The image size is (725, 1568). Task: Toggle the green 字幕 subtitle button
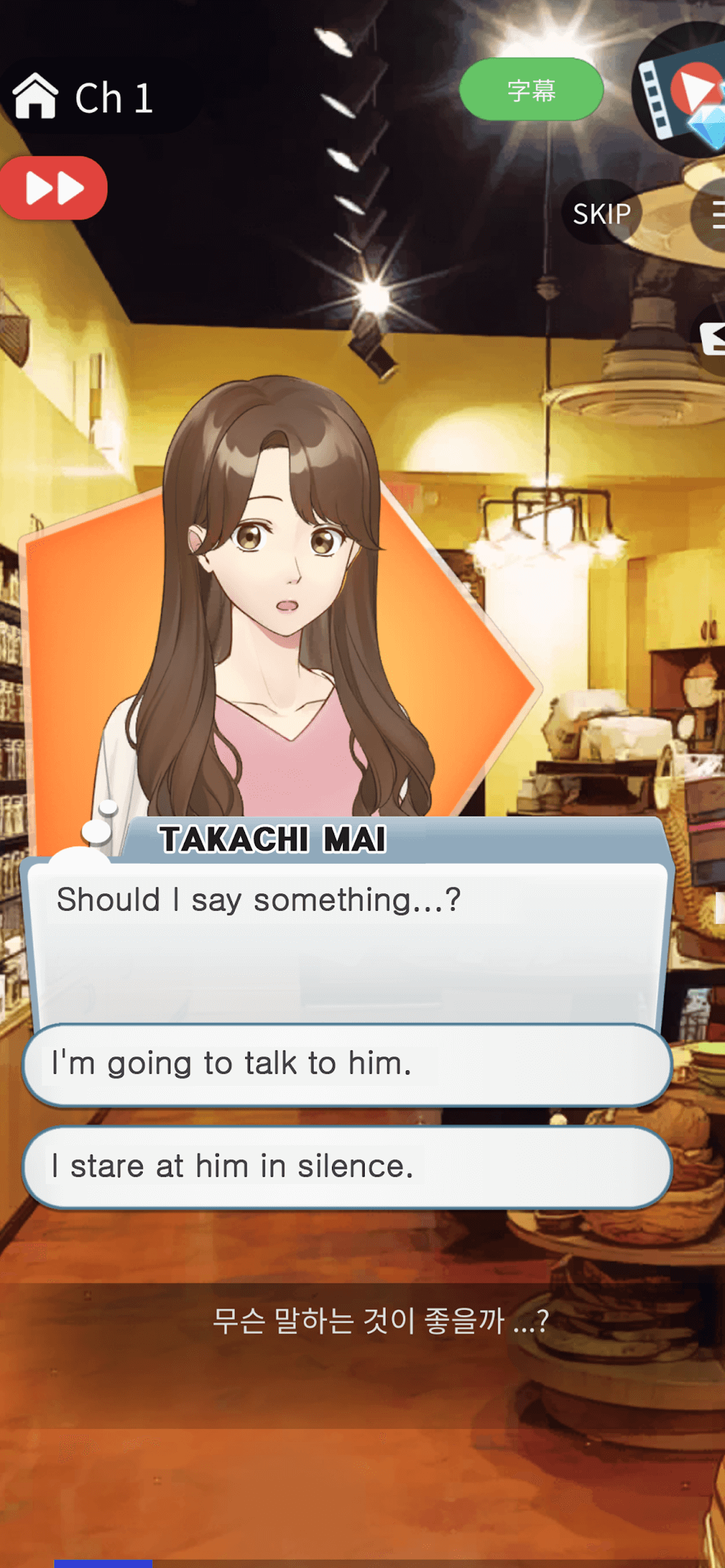coord(531,90)
